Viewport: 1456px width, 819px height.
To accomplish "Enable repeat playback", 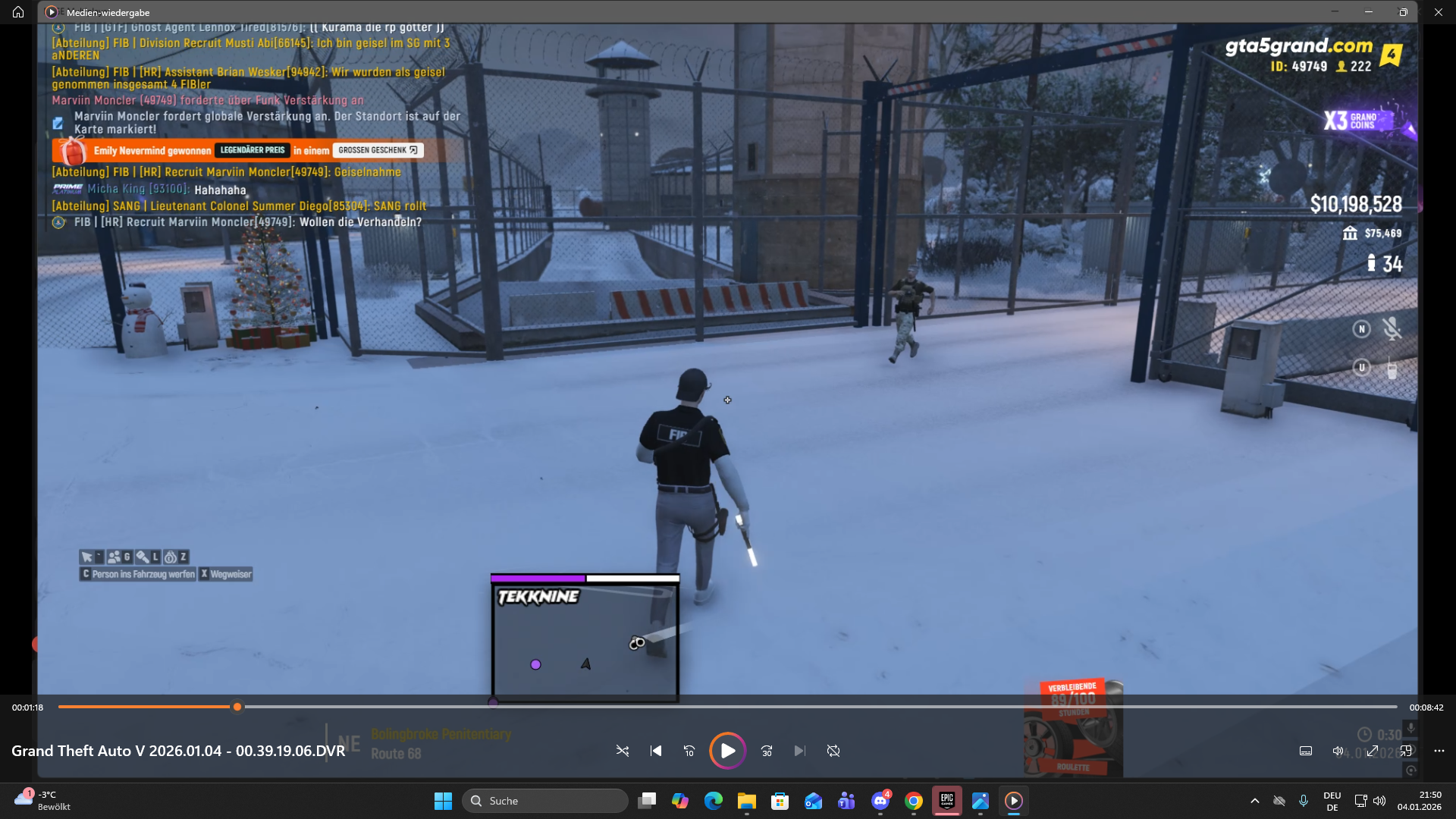I will coord(833,751).
